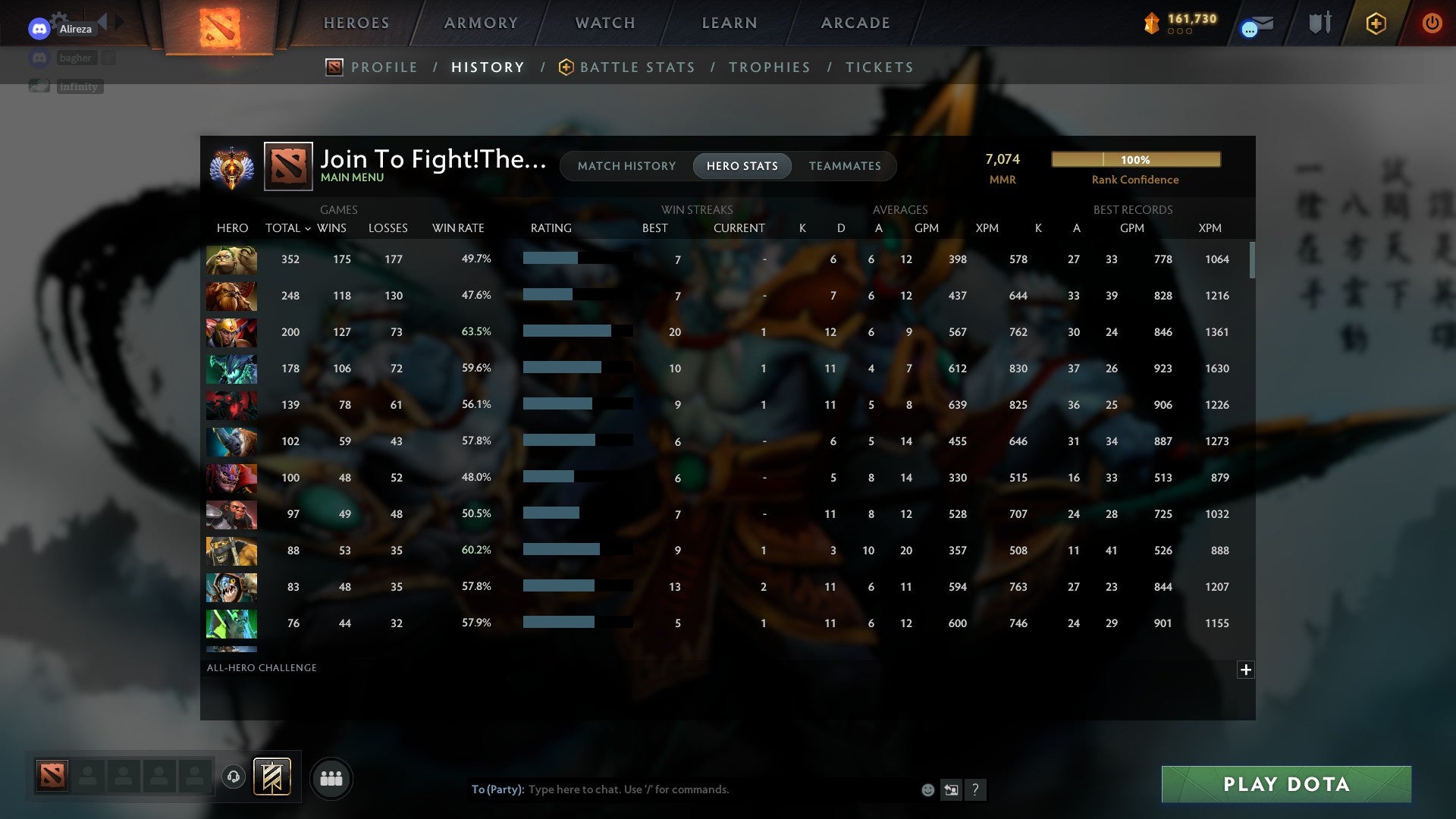Click the Rank Confidence progress bar
The image size is (1456, 819).
coord(1135,159)
